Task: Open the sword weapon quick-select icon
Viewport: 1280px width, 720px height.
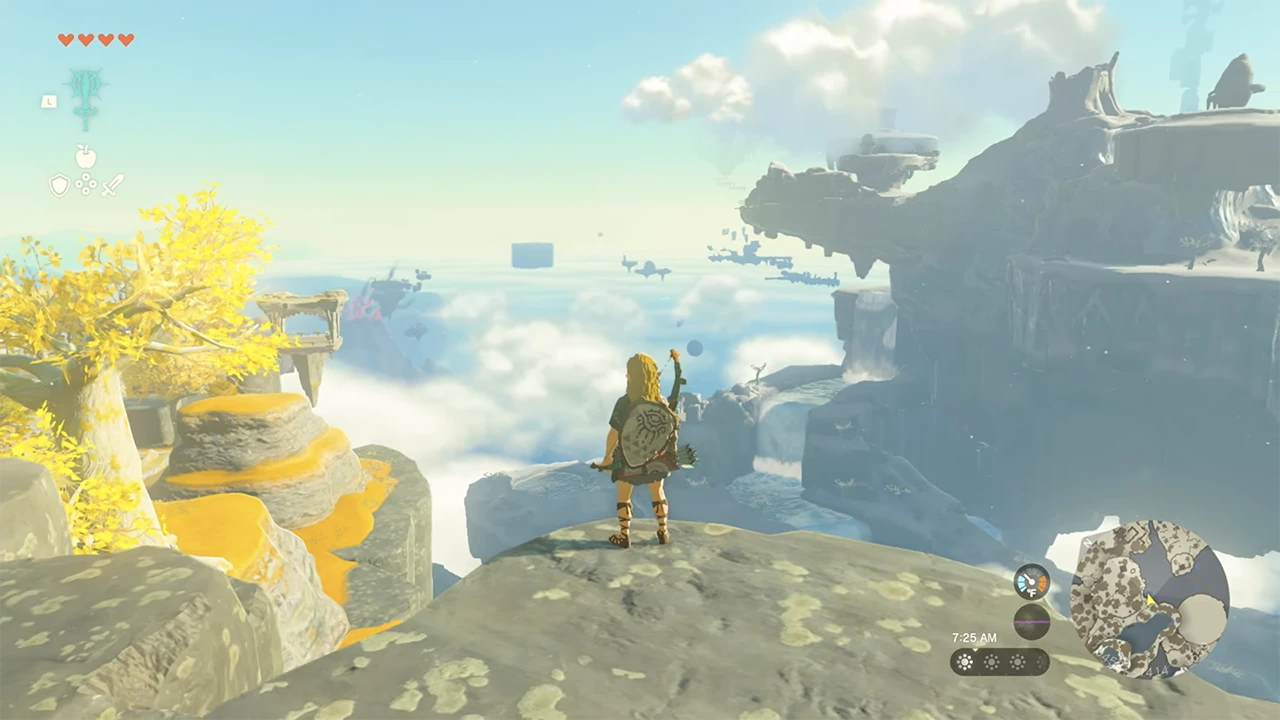Action: tap(112, 185)
